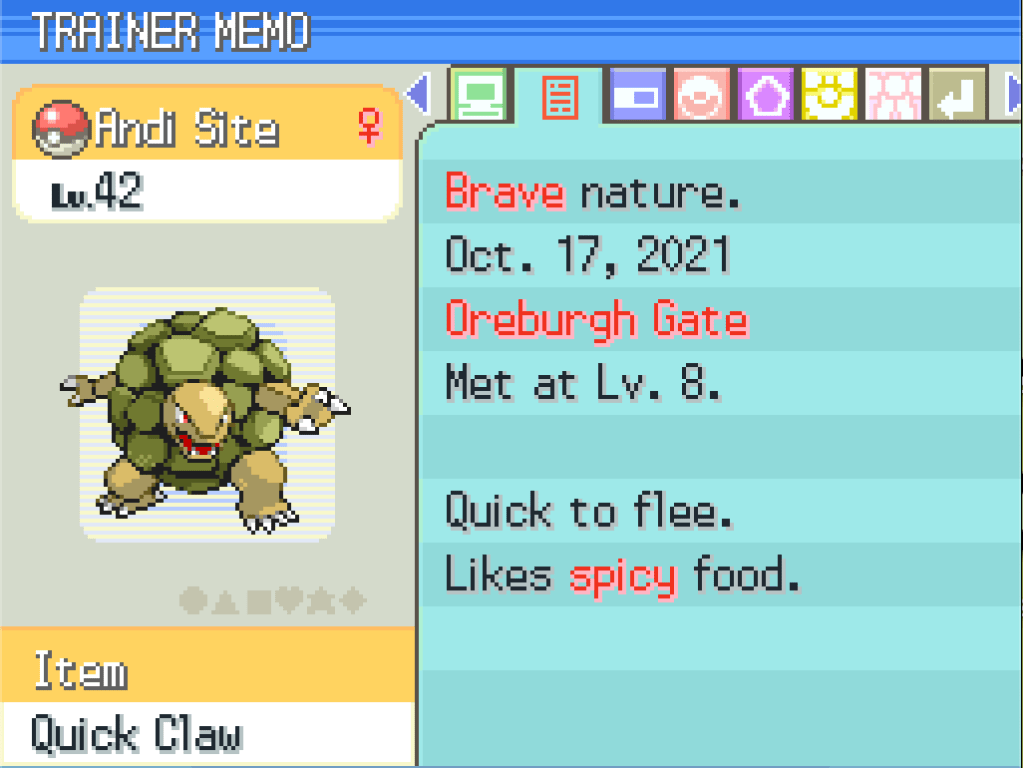Go to previous page with left arrow
The image size is (1023, 768).
[418, 96]
